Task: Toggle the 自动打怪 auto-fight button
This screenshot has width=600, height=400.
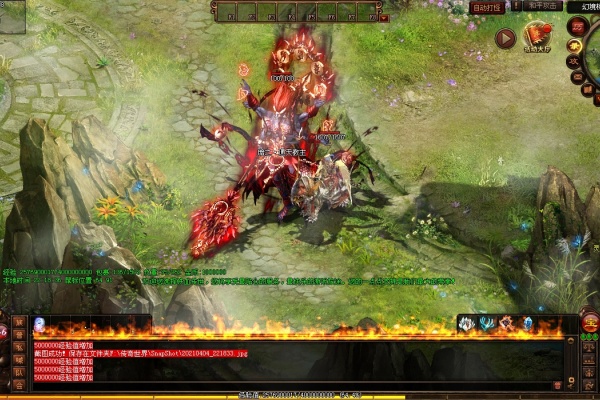Action: [485, 7]
